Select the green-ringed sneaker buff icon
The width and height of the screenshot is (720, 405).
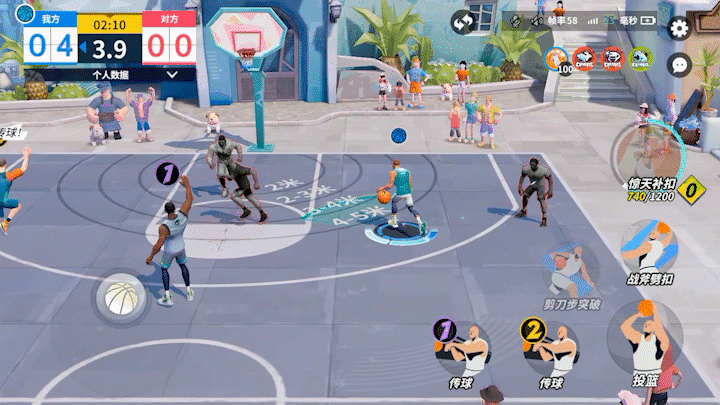click(x=639, y=59)
